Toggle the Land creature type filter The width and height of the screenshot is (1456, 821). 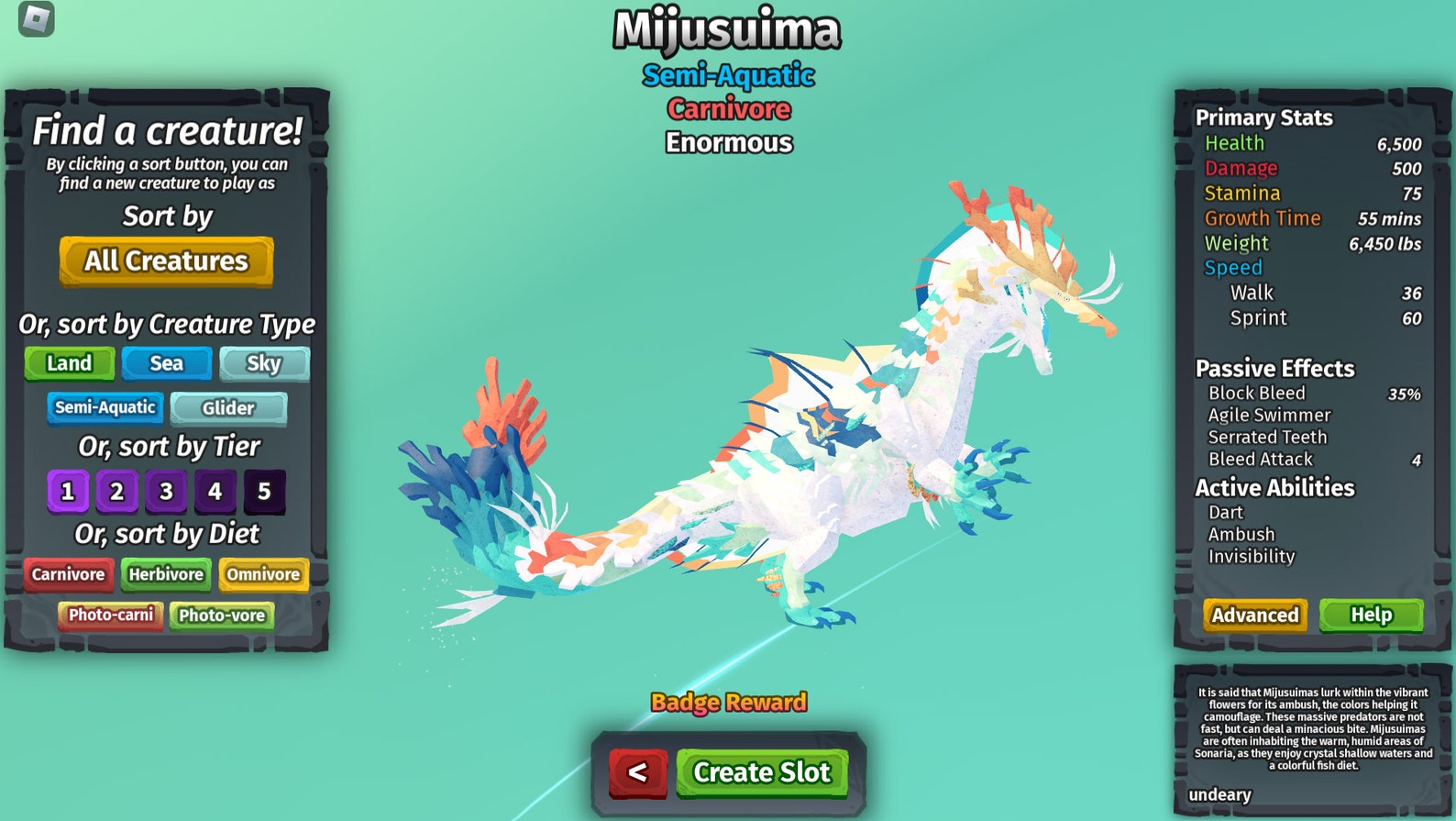click(69, 363)
